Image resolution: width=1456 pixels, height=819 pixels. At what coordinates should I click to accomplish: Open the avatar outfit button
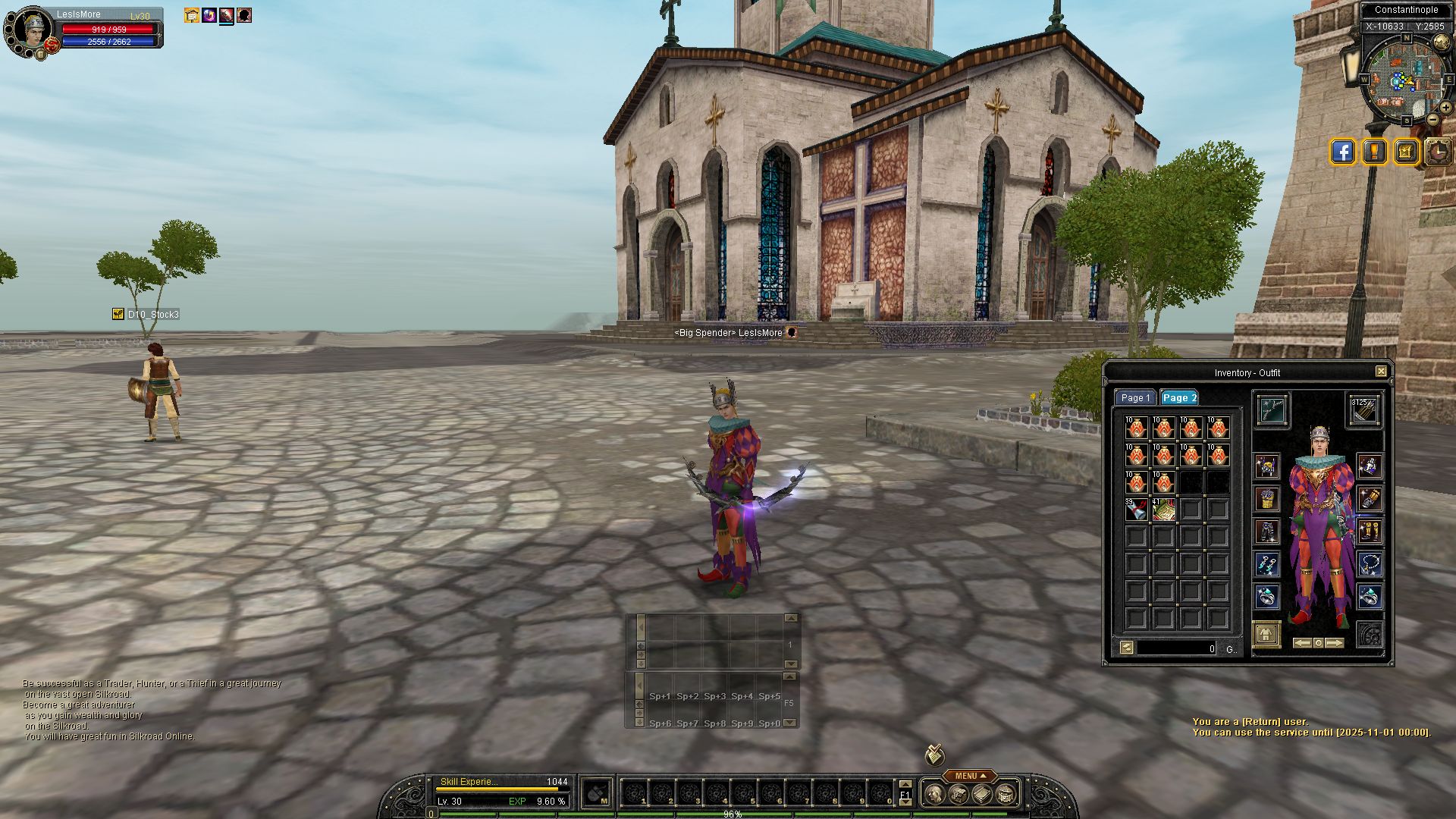1266,634
